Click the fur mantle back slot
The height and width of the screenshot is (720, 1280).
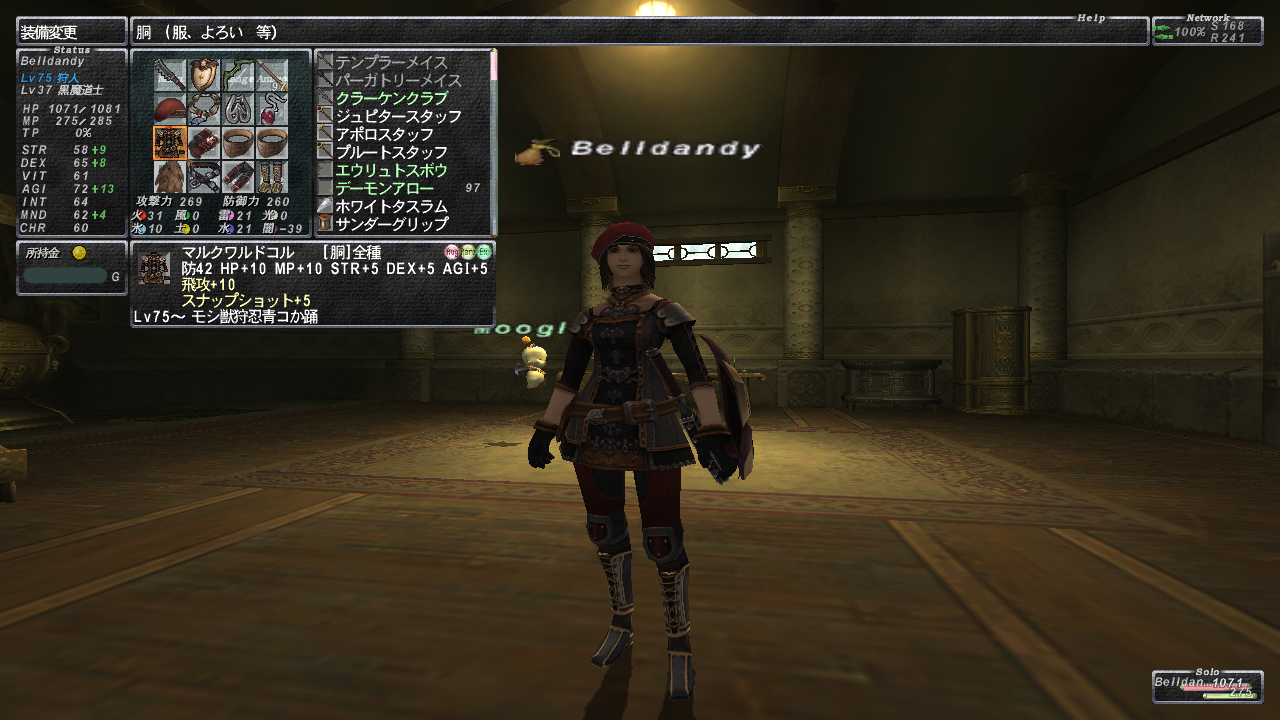[x=169, y=177]
